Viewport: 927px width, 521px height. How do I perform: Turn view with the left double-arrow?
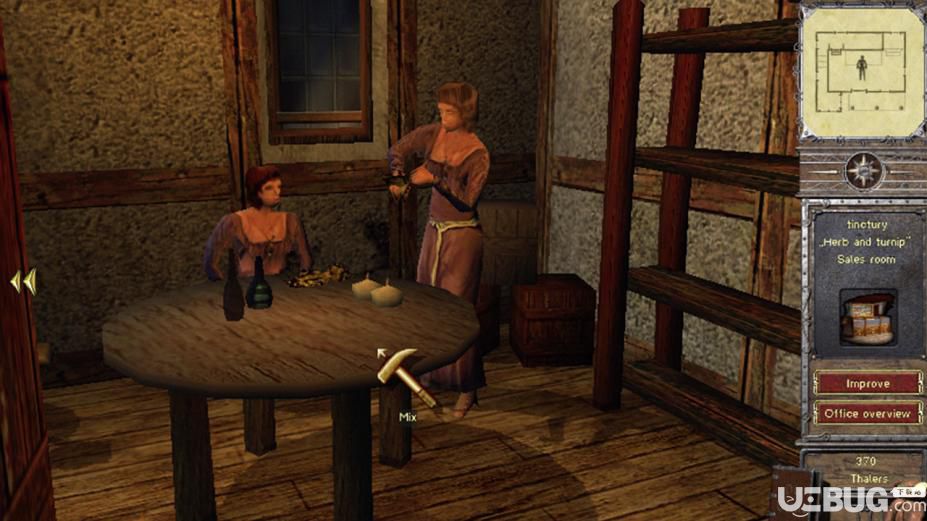point(22,282)
